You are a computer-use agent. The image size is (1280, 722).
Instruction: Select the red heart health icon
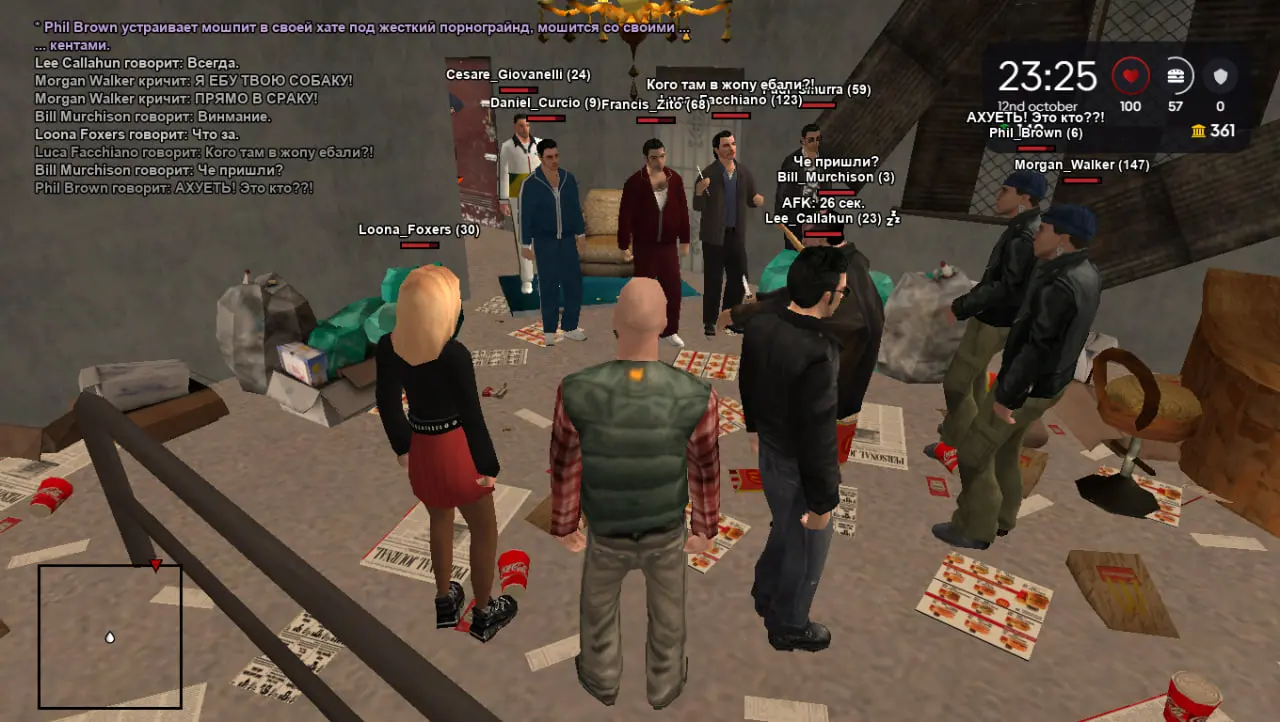(1131, 76)
